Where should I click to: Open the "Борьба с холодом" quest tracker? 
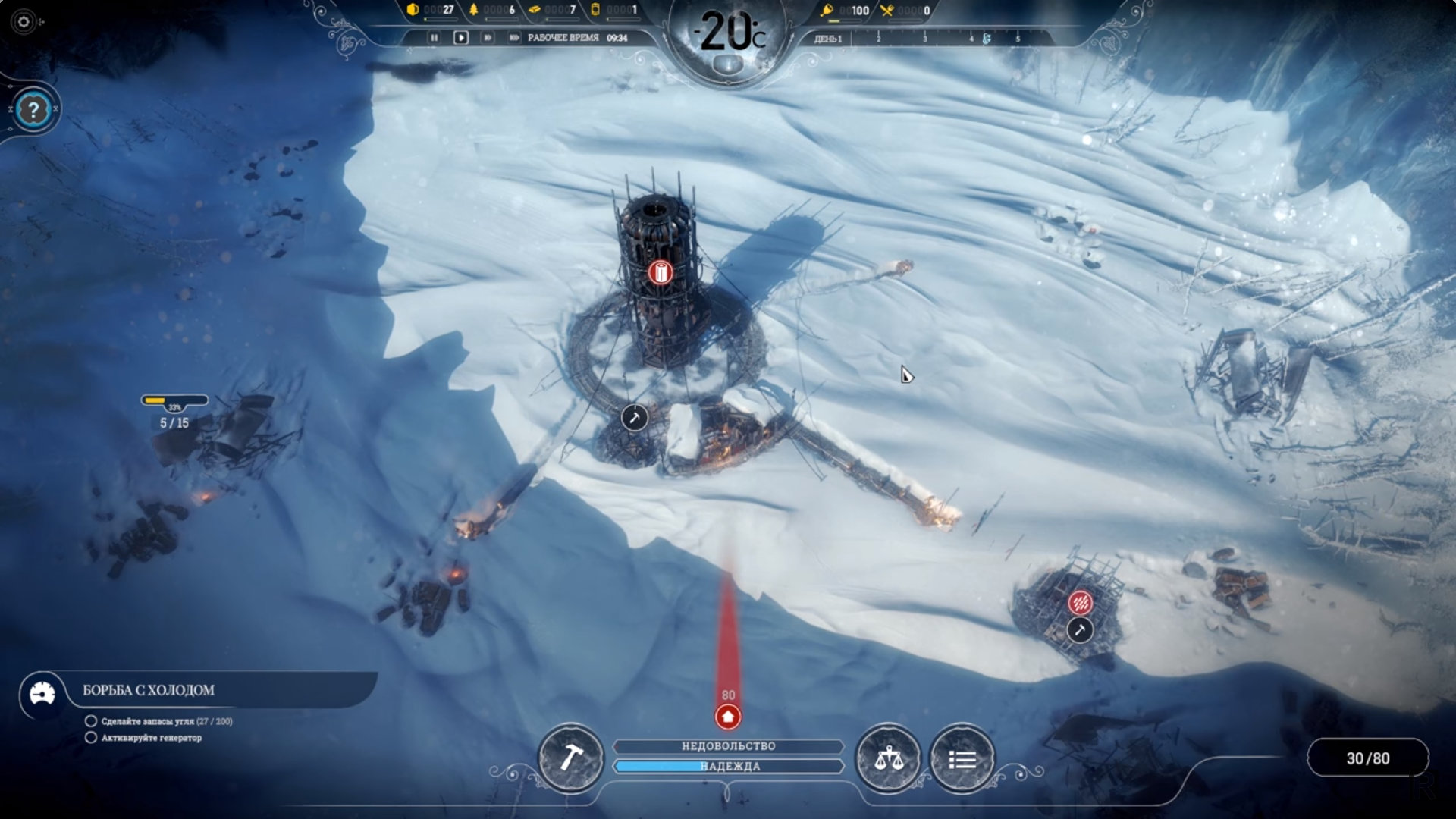tap(149, 690)
